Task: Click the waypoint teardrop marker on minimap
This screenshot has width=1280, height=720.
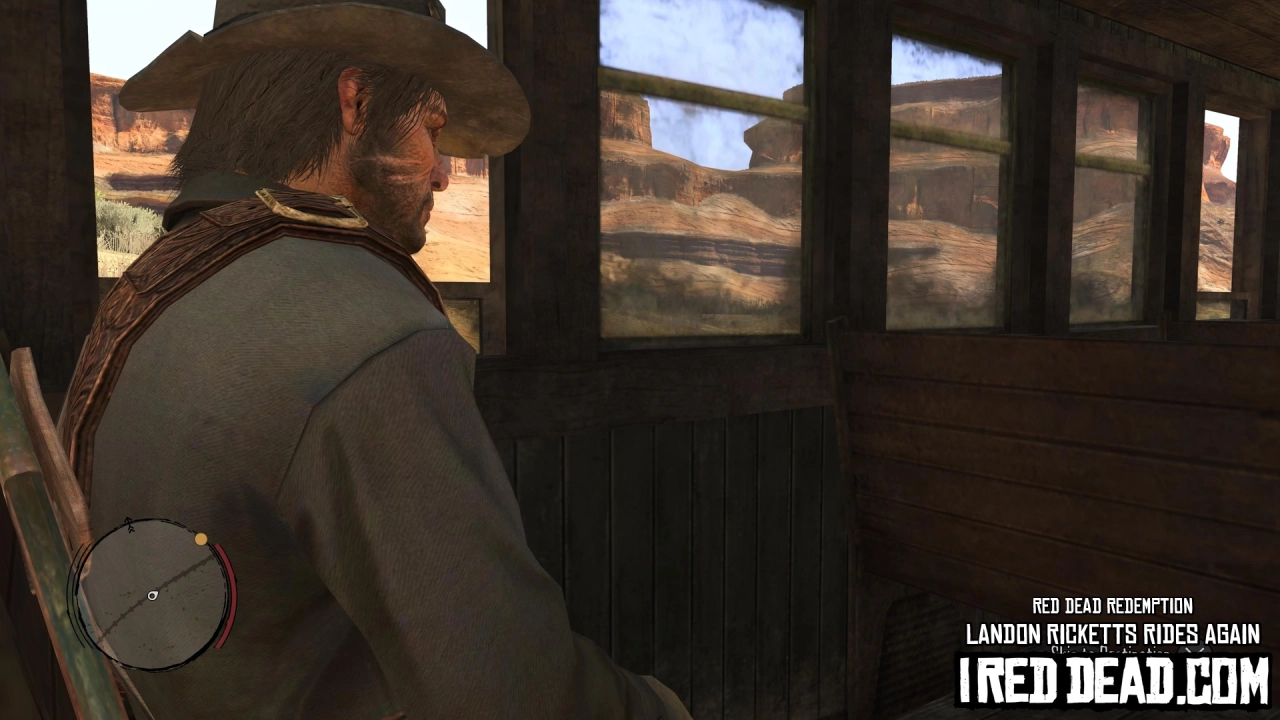Action: click(152, 594)
